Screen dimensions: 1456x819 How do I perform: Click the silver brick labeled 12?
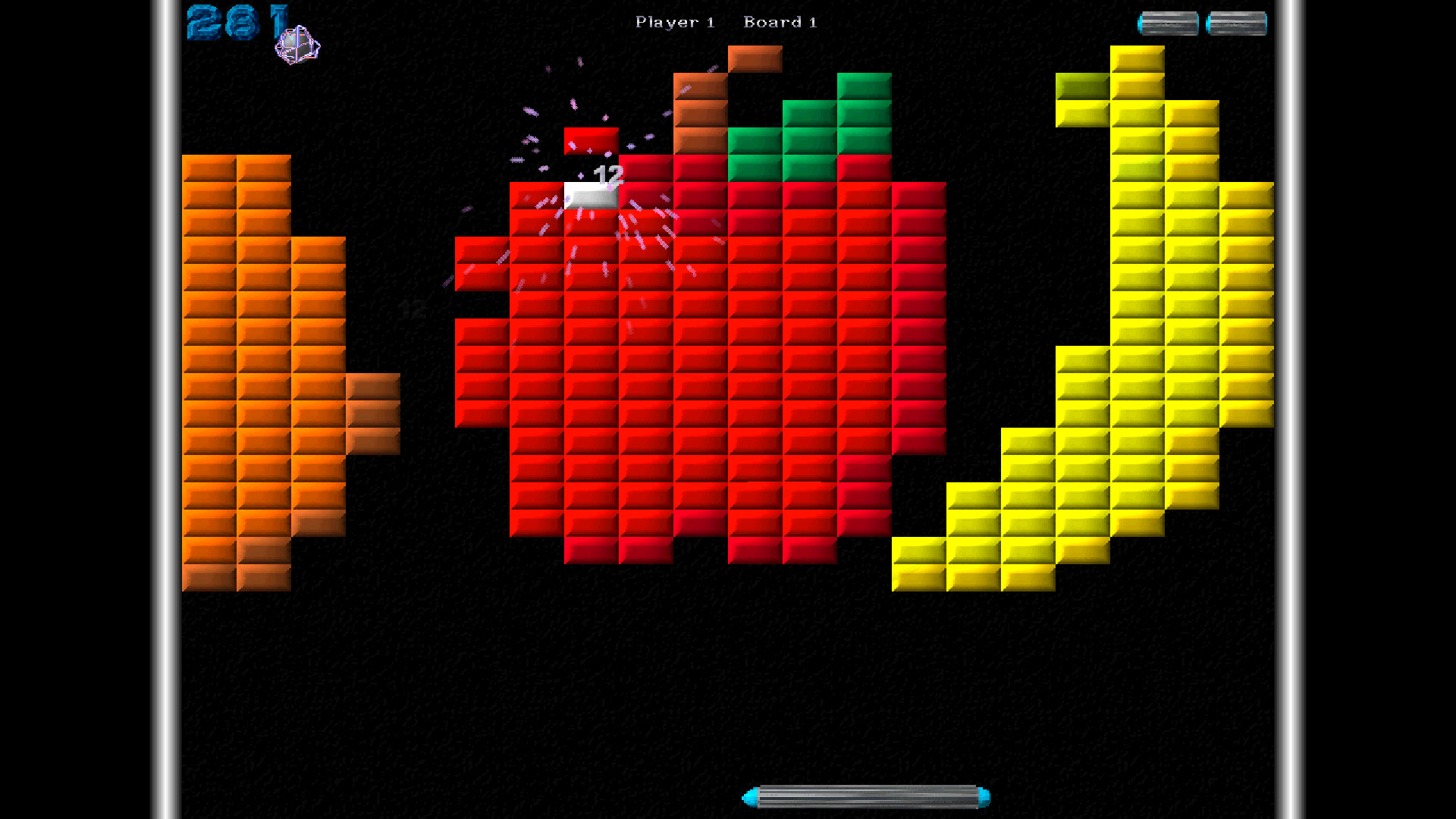tap(591, 197)
